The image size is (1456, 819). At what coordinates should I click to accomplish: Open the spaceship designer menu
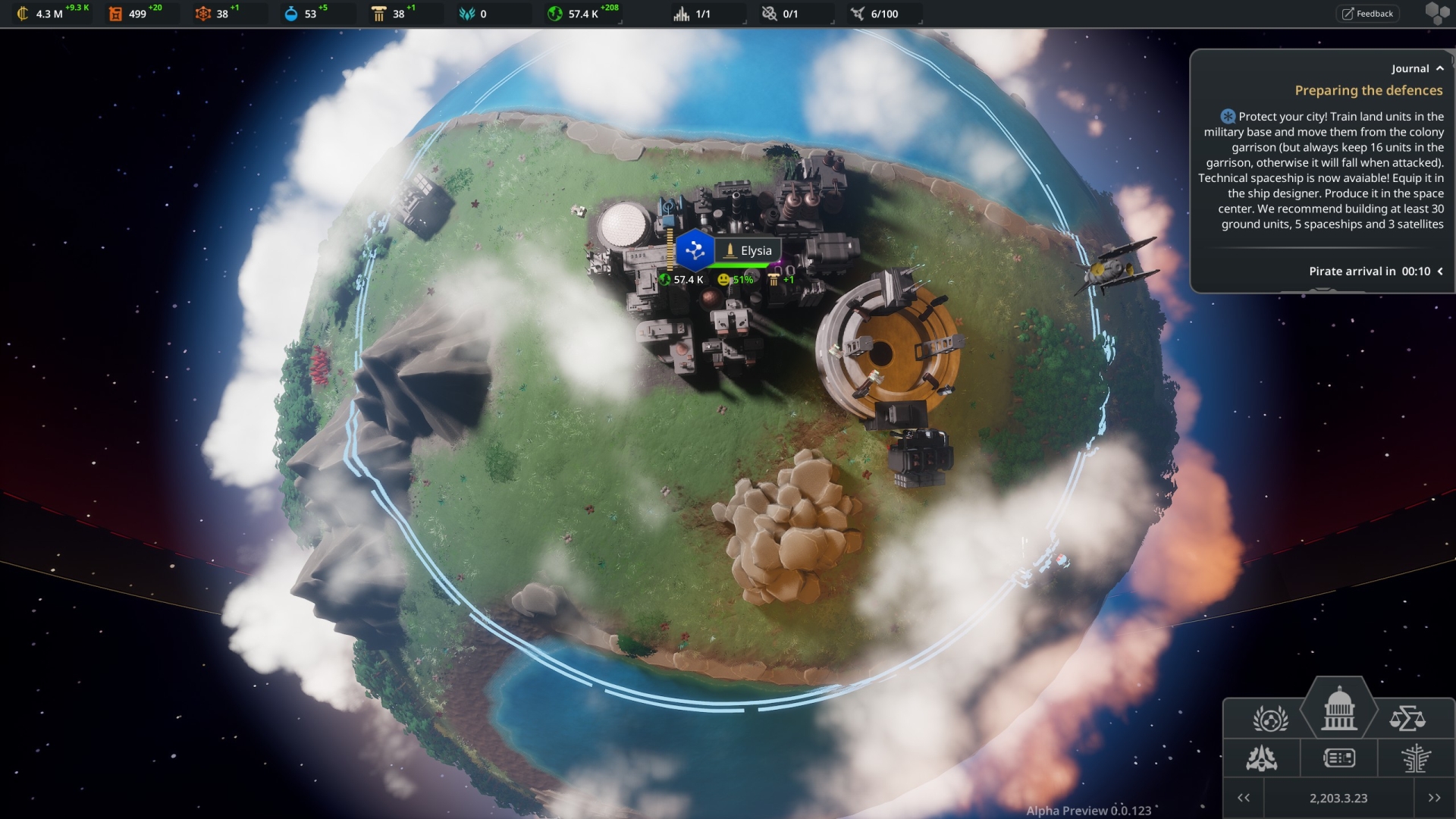pyautogui.click(x=1262, y=758)
